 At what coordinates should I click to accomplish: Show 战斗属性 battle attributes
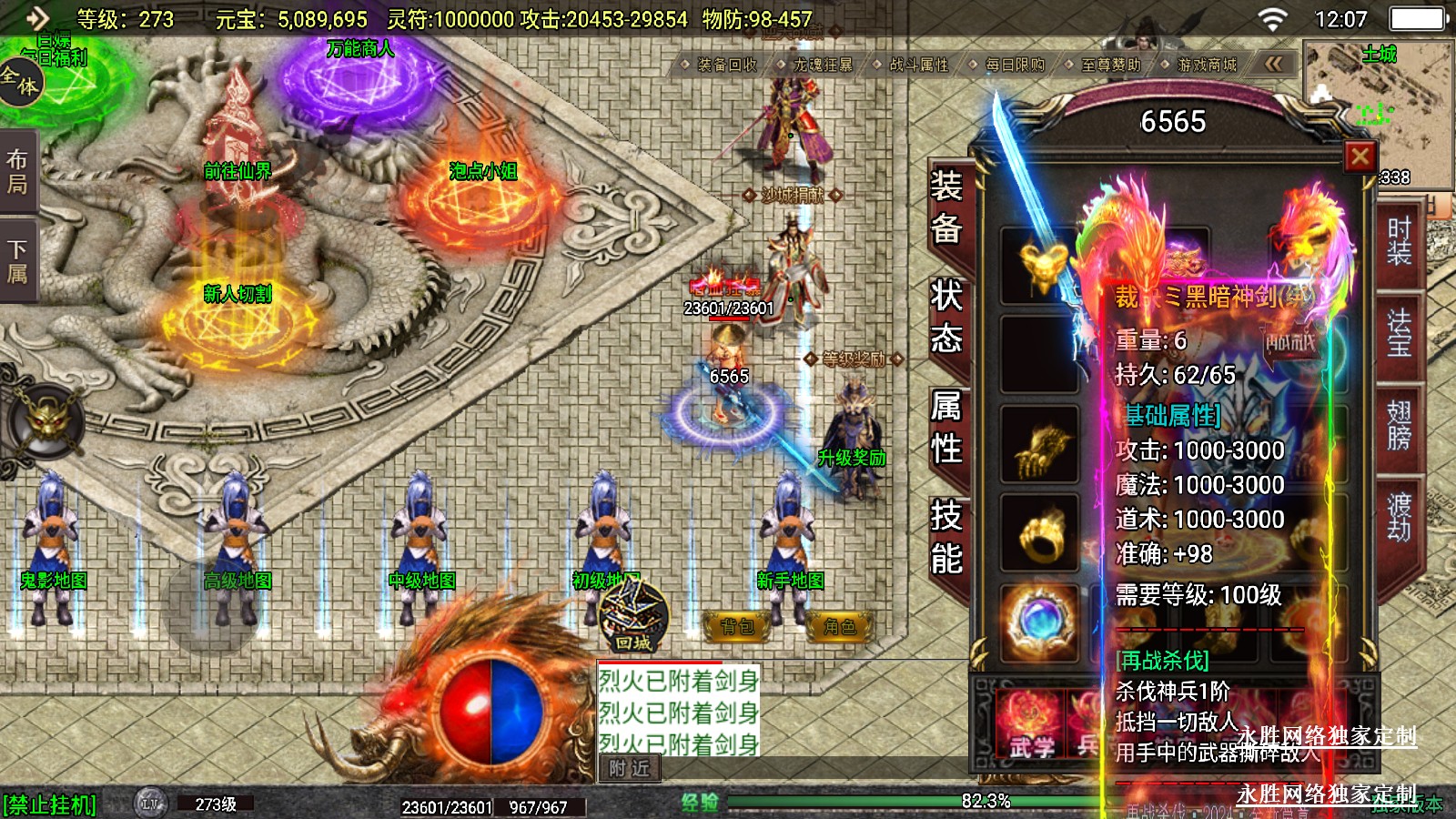pyautogui.click(x=917, y=65)
